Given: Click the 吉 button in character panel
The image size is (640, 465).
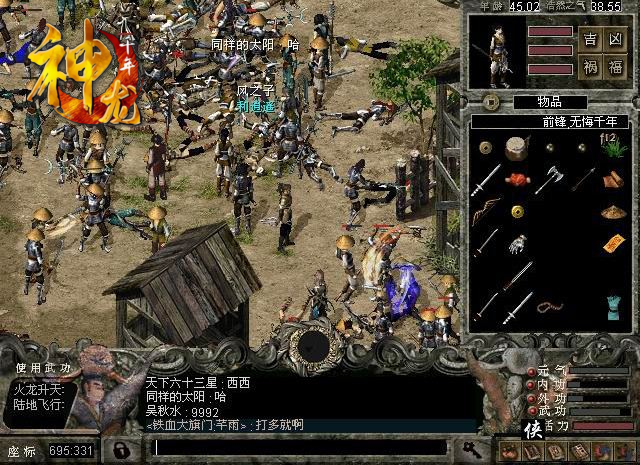Looking at the screenshot, I should click(591, 40).
